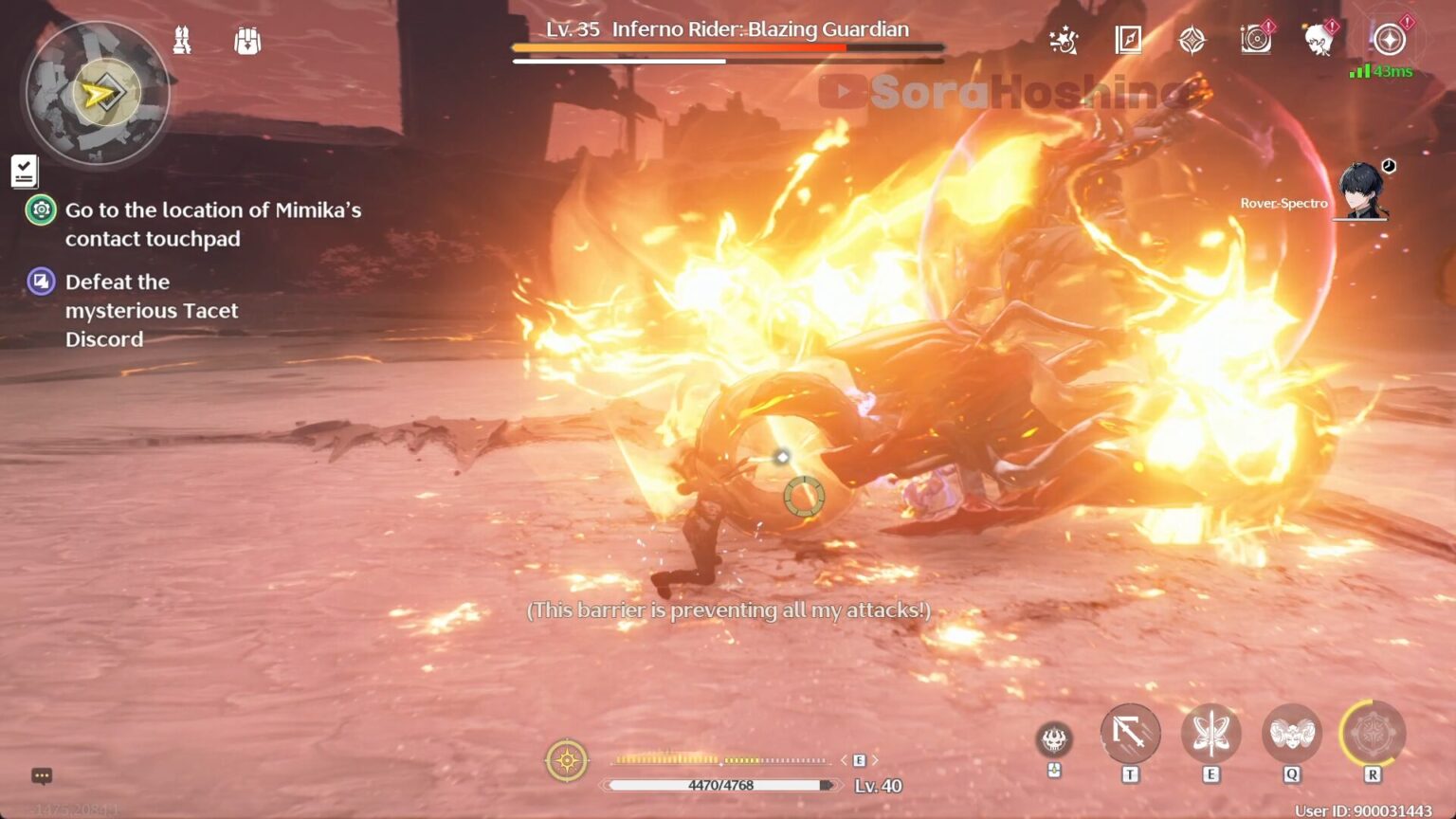The height and width of the screenshot is (819, 1456).
Task: Fire the grapple hook arrow ability
Action: click(x=1130, y=734)
